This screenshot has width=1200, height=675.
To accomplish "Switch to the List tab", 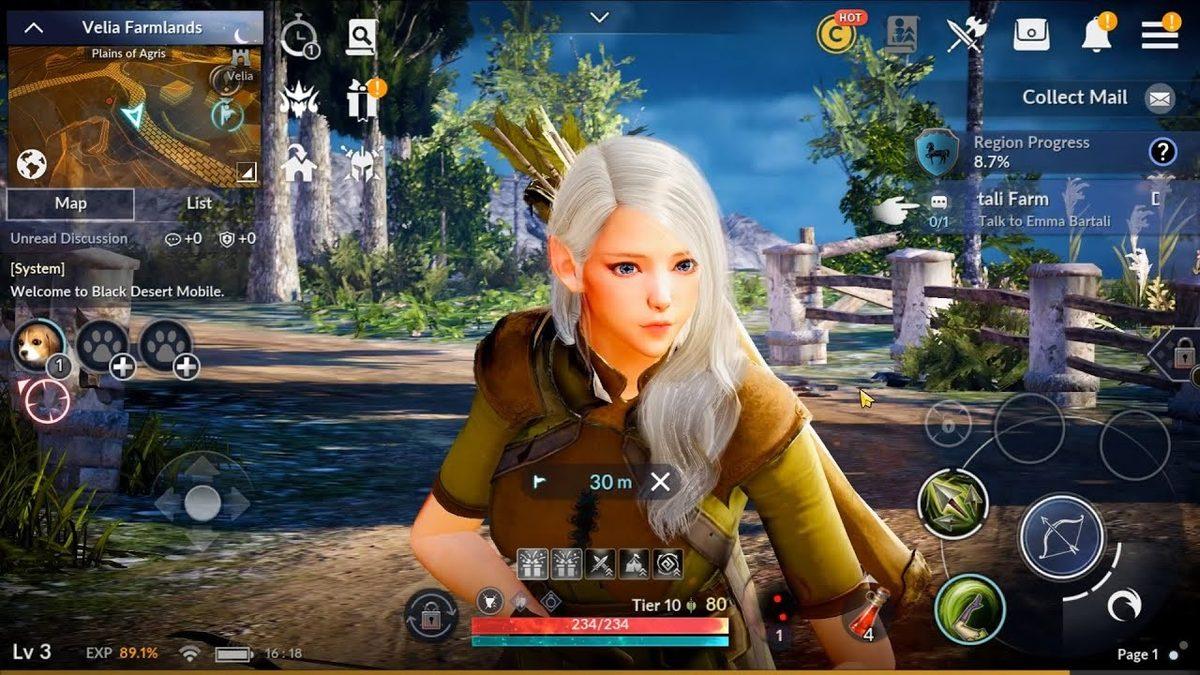I will pos(199,203).
